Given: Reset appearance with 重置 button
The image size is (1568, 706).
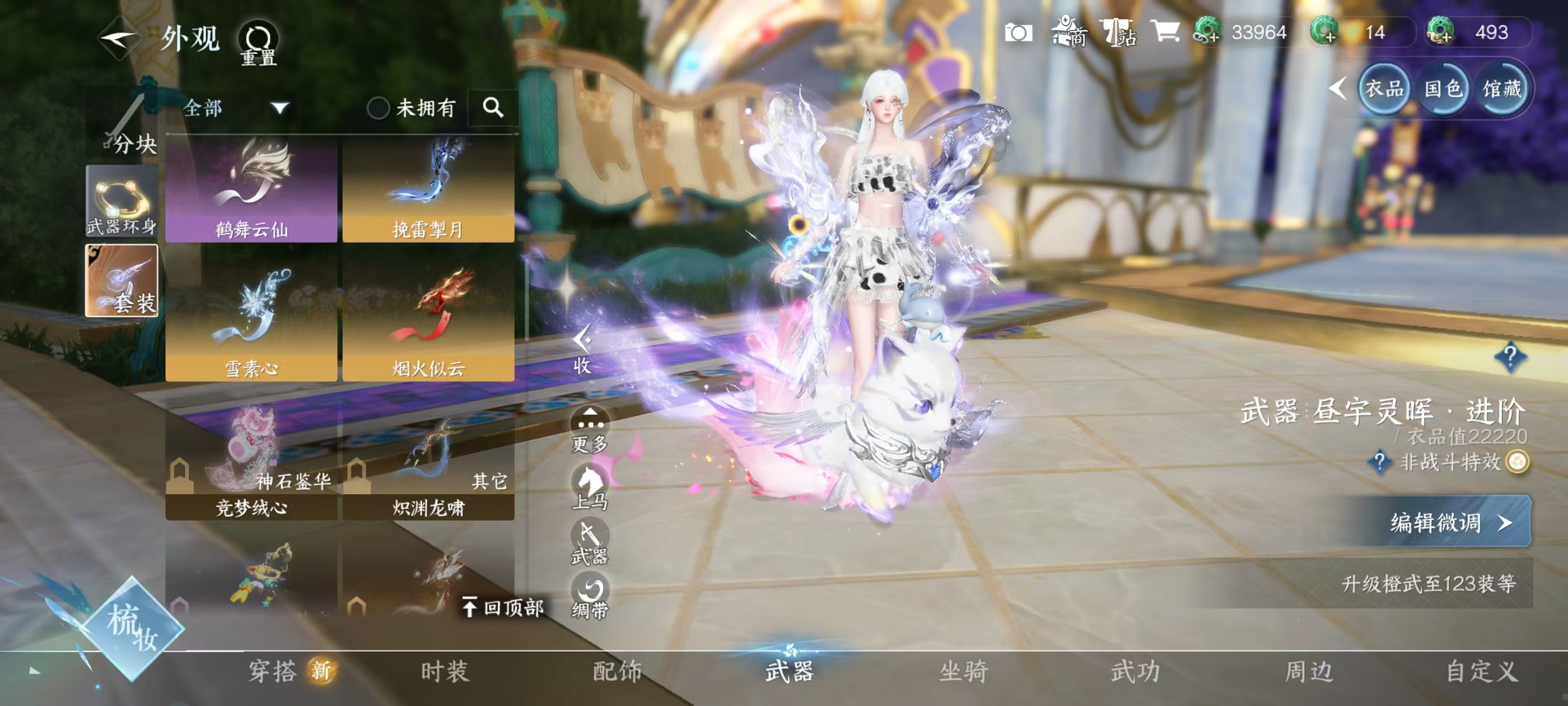Looking at the screenshot, I should 258,44.
